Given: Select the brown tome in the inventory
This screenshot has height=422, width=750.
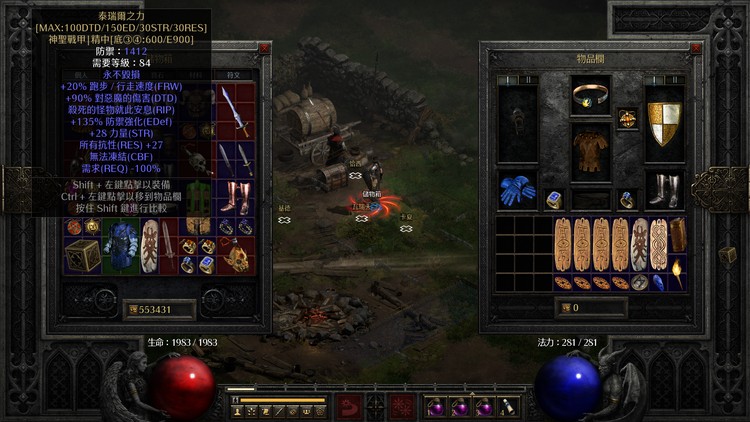Looking at the screenshot, I should pos(678,235).
